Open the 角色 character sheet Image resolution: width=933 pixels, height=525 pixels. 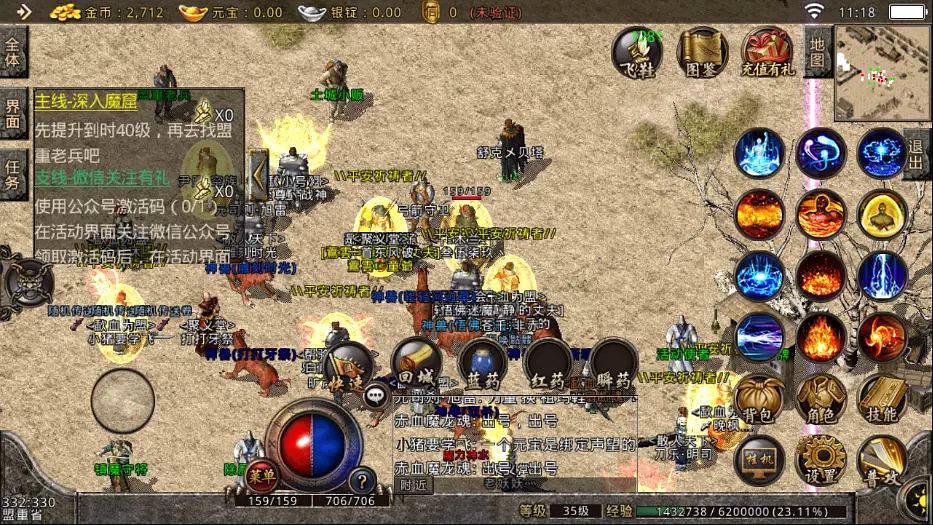pyautogui.click(x=821, y=398)
